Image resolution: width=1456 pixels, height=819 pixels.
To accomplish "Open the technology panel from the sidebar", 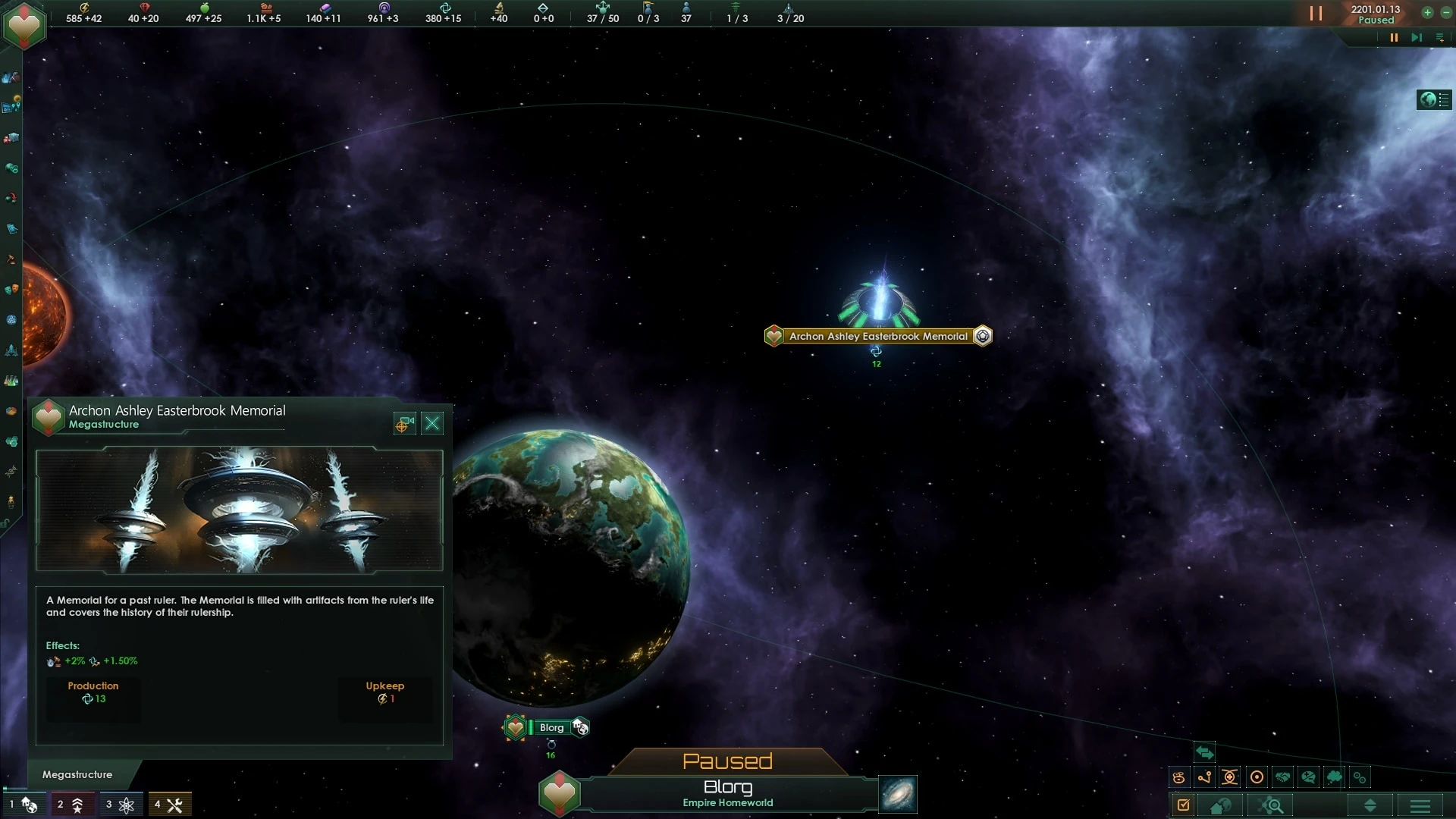I will [11, 379].
